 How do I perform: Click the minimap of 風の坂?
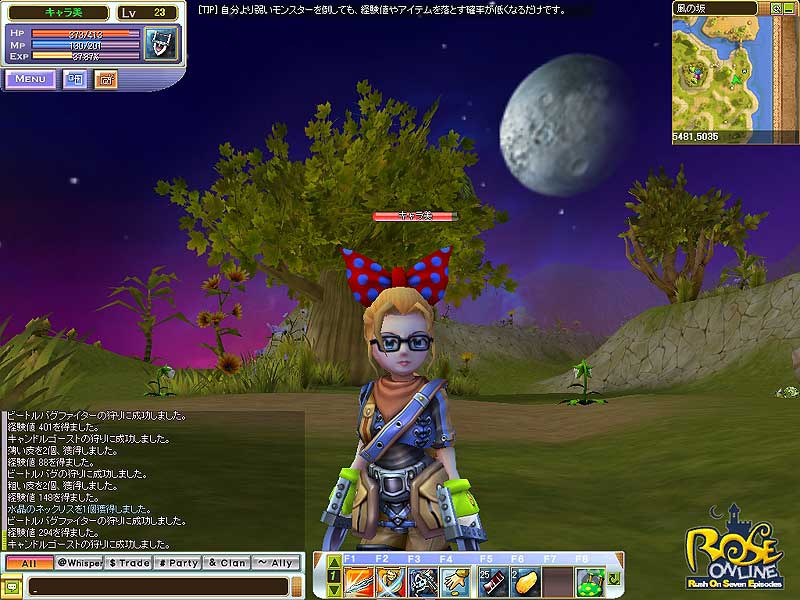735,75
